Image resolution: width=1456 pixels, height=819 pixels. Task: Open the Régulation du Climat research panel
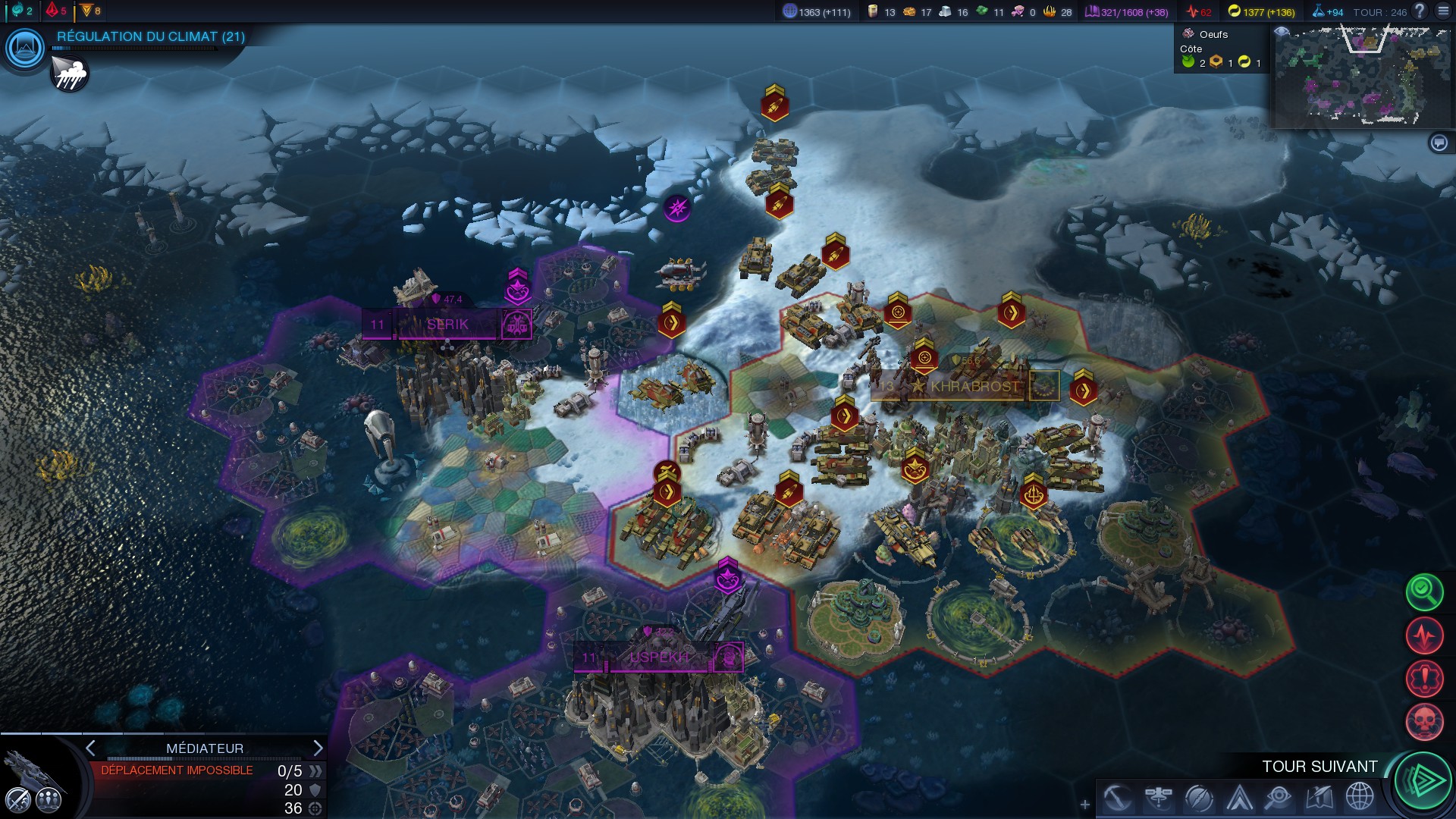click(x=25, y=49)
